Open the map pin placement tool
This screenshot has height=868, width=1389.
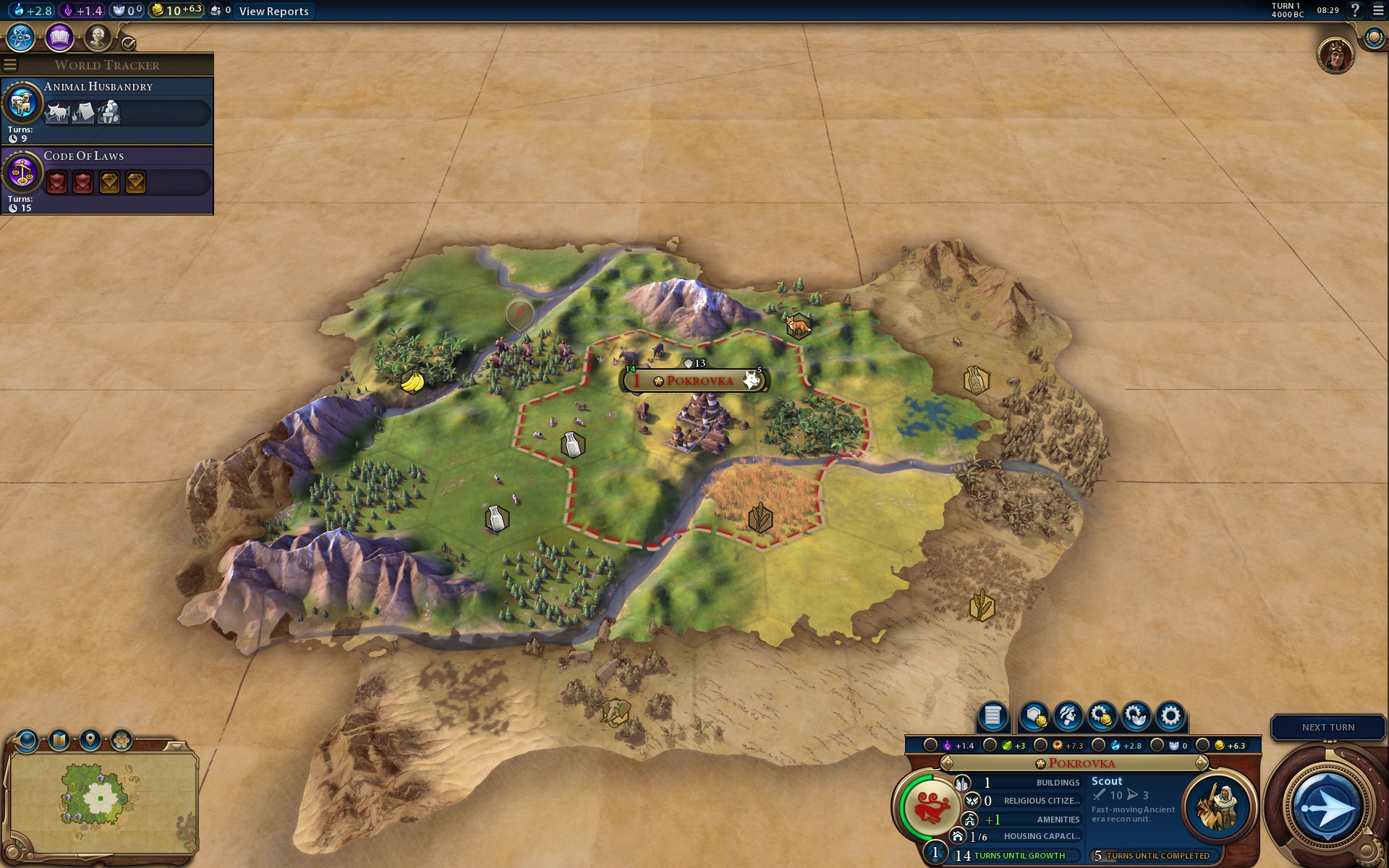click(90, 740)
